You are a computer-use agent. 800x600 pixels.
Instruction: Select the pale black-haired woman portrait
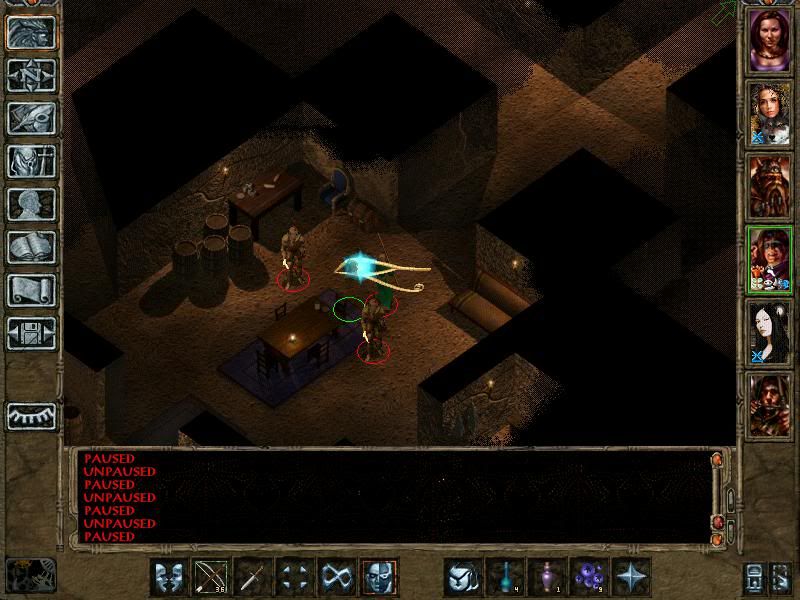click(x=769, y=332)
